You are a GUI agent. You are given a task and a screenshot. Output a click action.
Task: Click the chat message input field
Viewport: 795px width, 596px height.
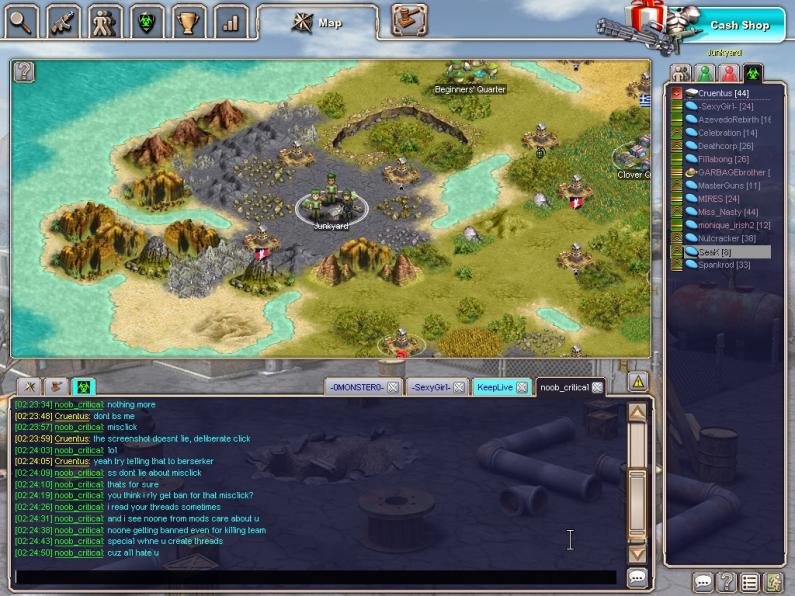(x=315, y=577)
